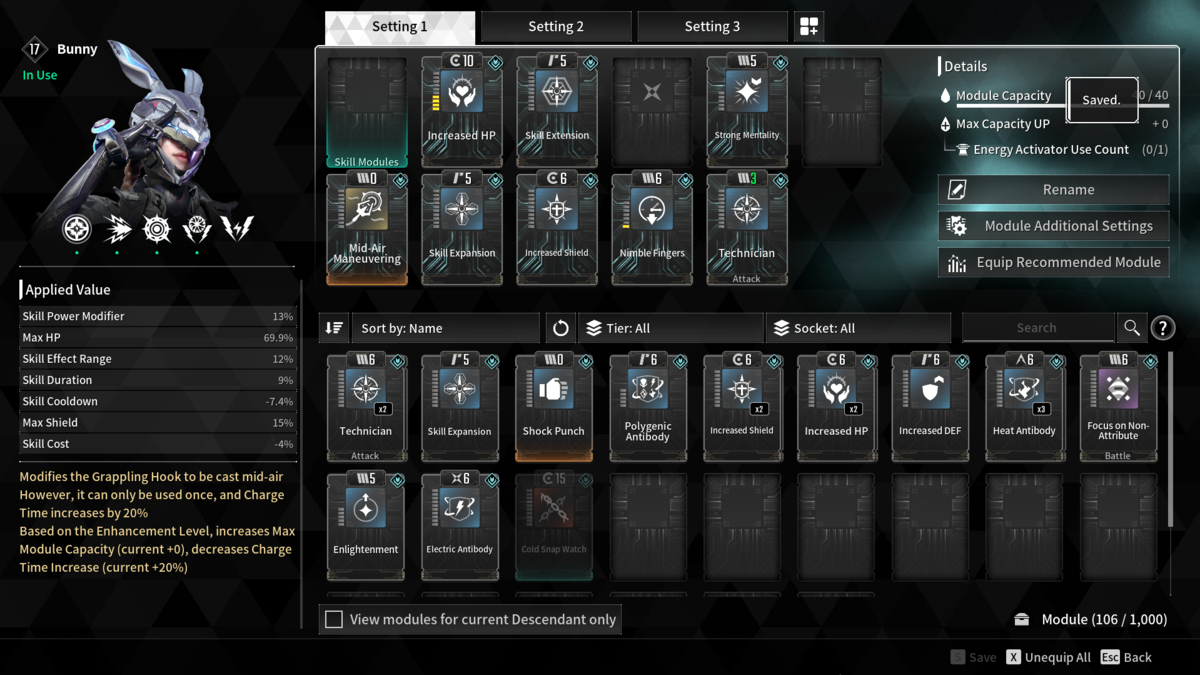Image resolution: width=1200 pixels, height=675 pixels.
Task: Open the Sort by Name dropdown
Action: (x=444, y=328)
